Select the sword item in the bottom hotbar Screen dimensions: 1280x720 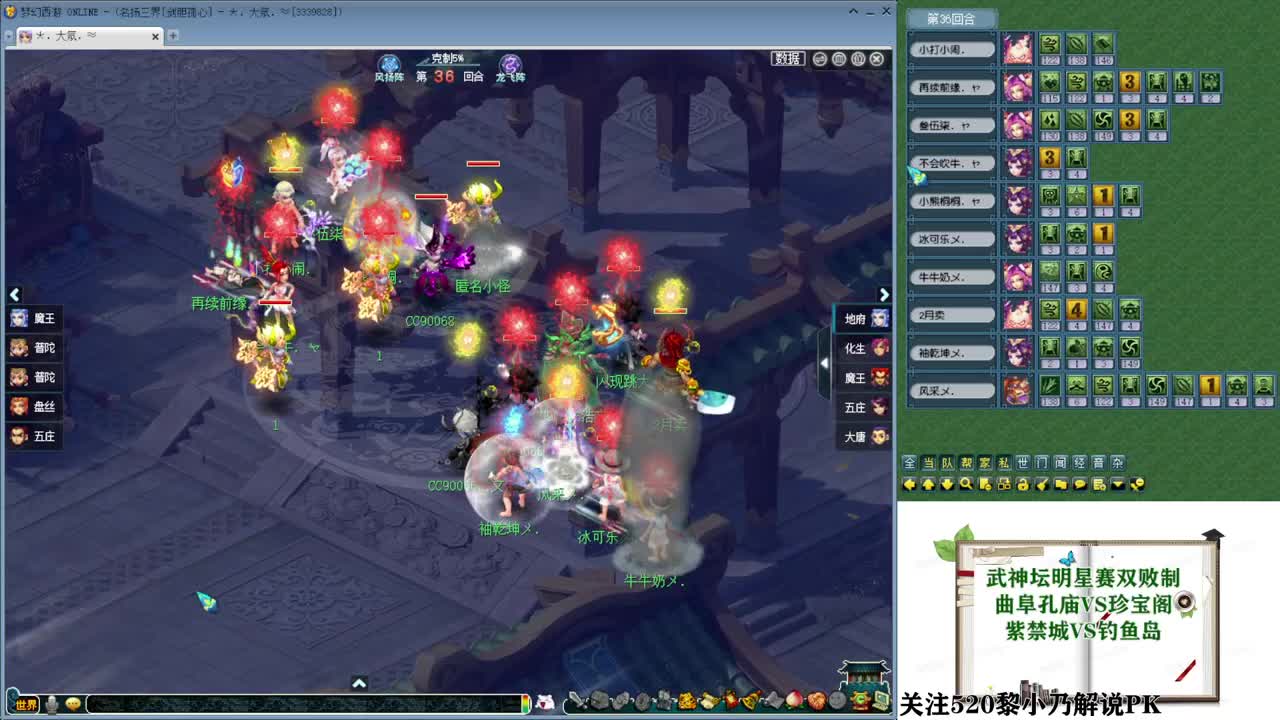(578, 700)
